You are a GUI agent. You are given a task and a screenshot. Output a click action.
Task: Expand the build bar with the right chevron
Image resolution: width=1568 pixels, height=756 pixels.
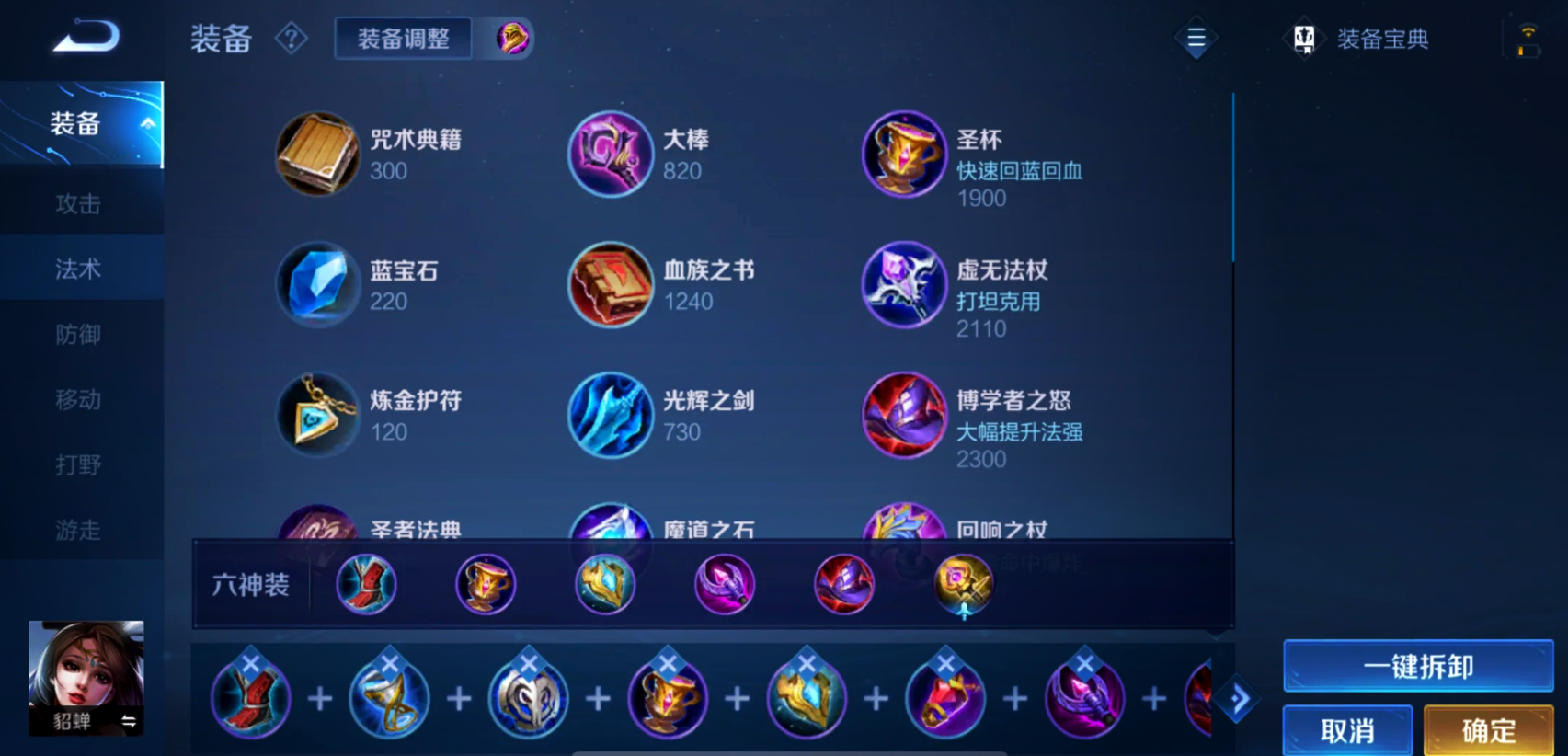tap(1237, 697)
